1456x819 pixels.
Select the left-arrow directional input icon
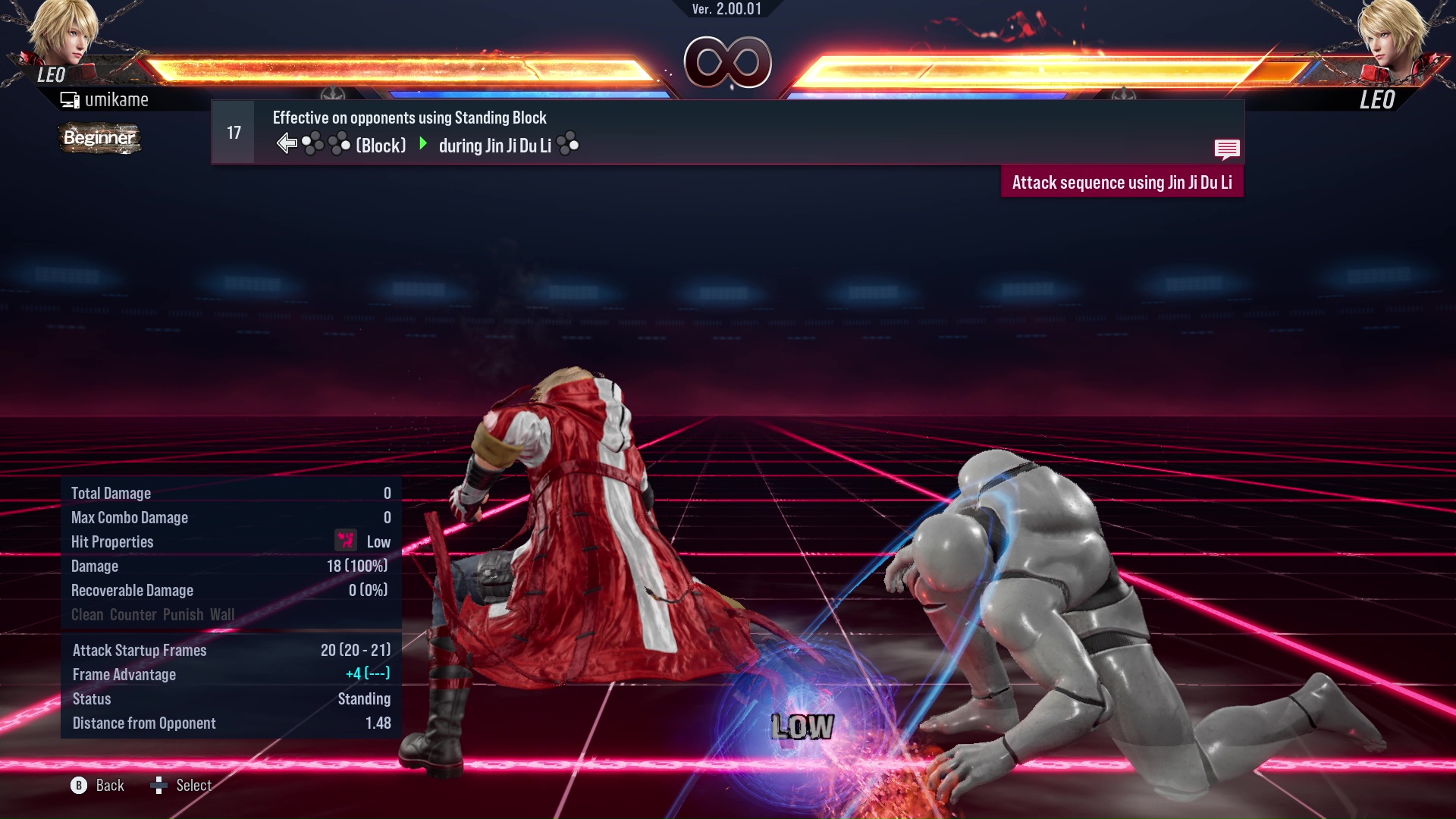coord(286,143)
